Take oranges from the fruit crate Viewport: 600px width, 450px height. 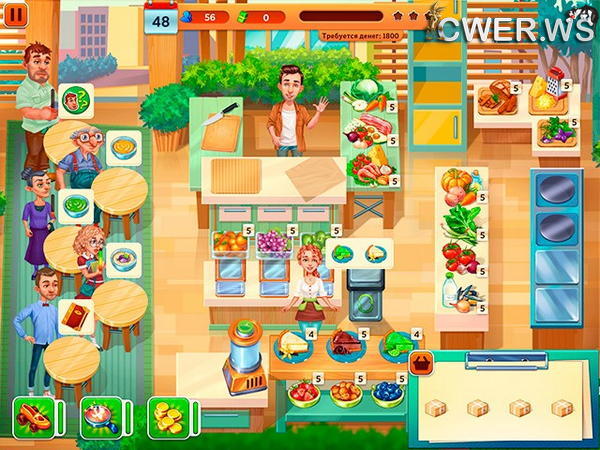pos(231,244)
